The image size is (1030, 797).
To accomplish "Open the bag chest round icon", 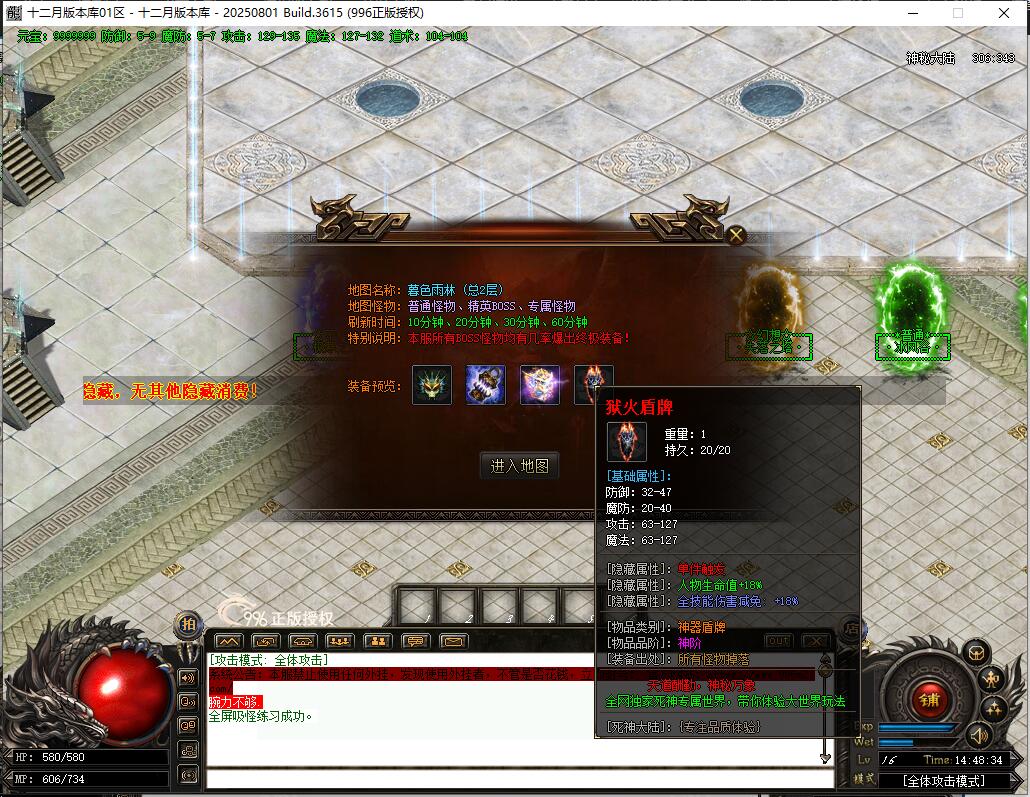I will point(976,652).
